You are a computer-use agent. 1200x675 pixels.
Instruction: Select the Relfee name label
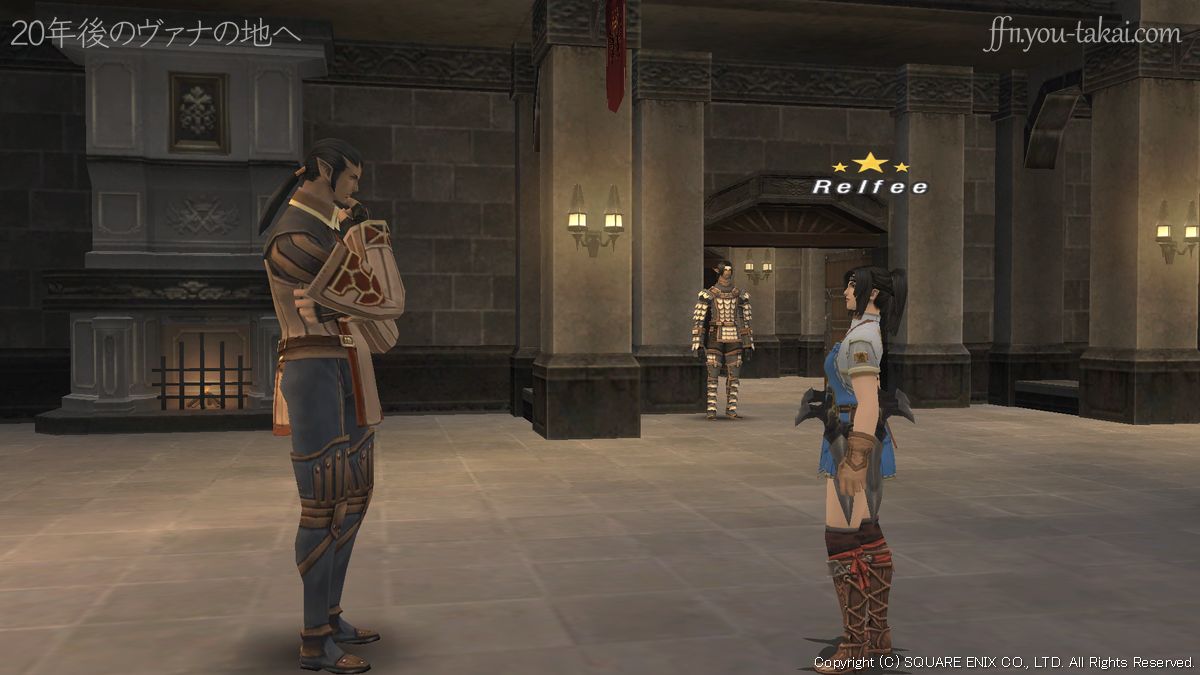(x=869, y=186)
